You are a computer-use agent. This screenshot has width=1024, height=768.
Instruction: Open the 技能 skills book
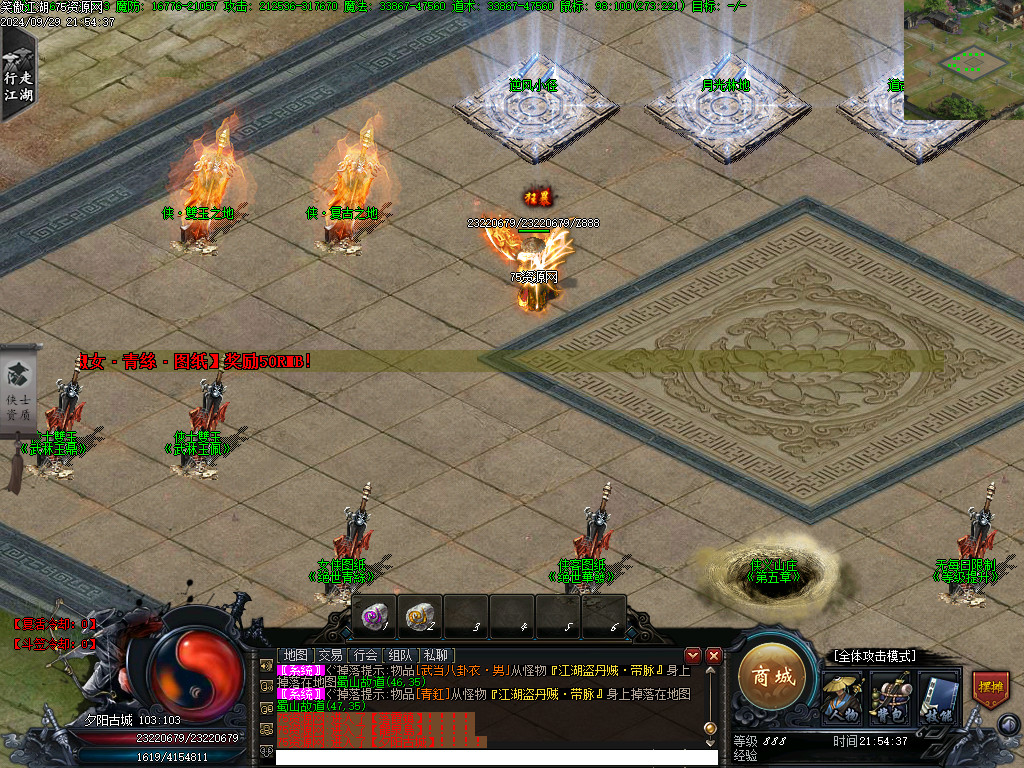(x=939, y=697)
